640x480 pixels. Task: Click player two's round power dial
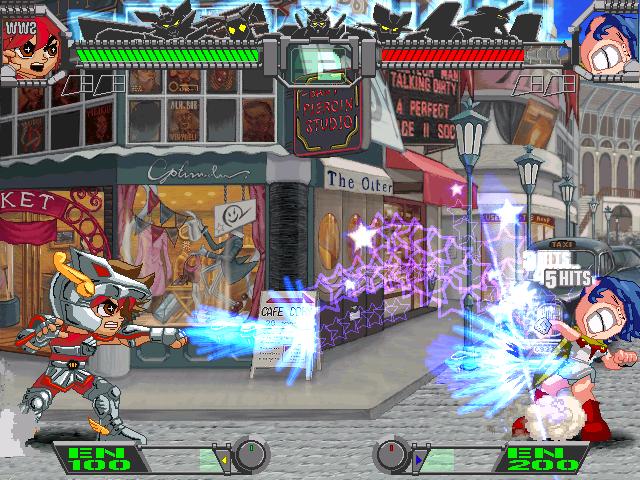tap(388, 457)
